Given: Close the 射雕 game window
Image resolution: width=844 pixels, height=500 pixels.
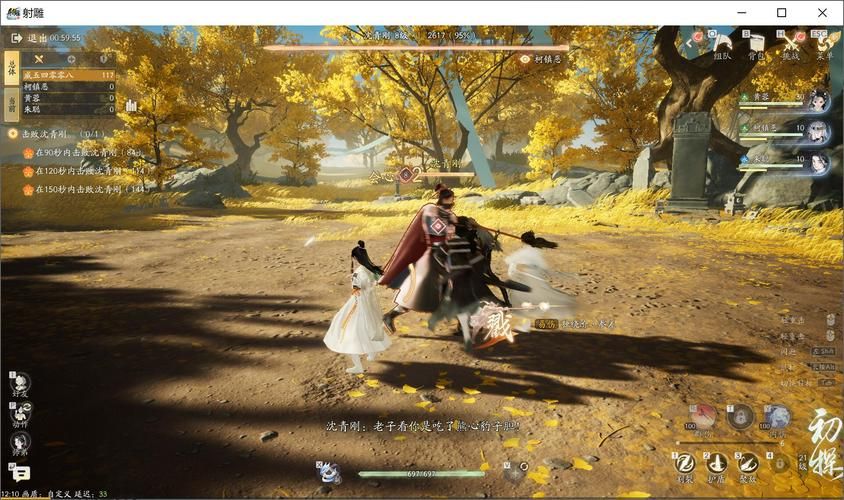Looking at the screenshot, I should (x=822, y=12).
